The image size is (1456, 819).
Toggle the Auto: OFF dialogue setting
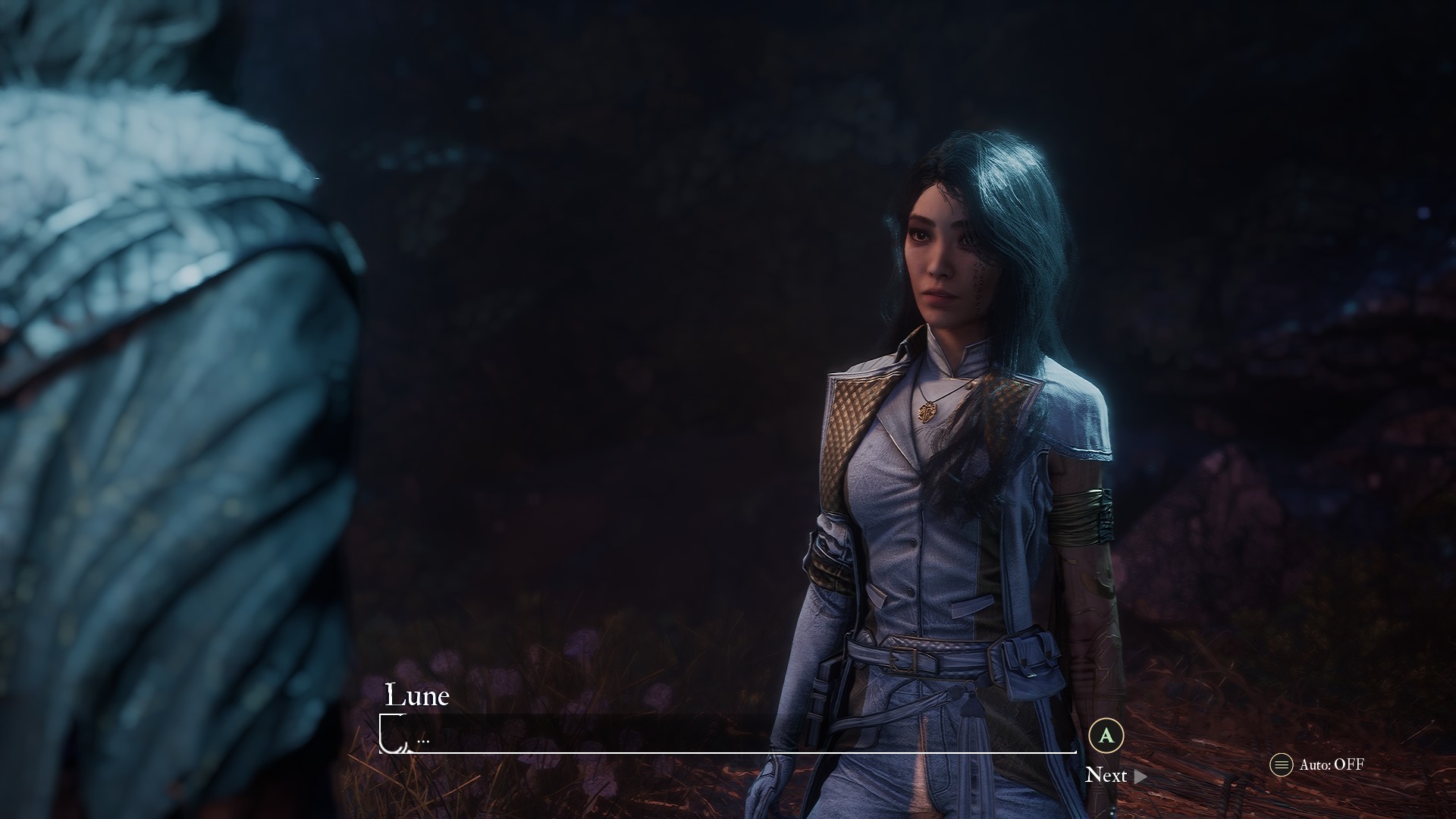tap(1318, 764)
